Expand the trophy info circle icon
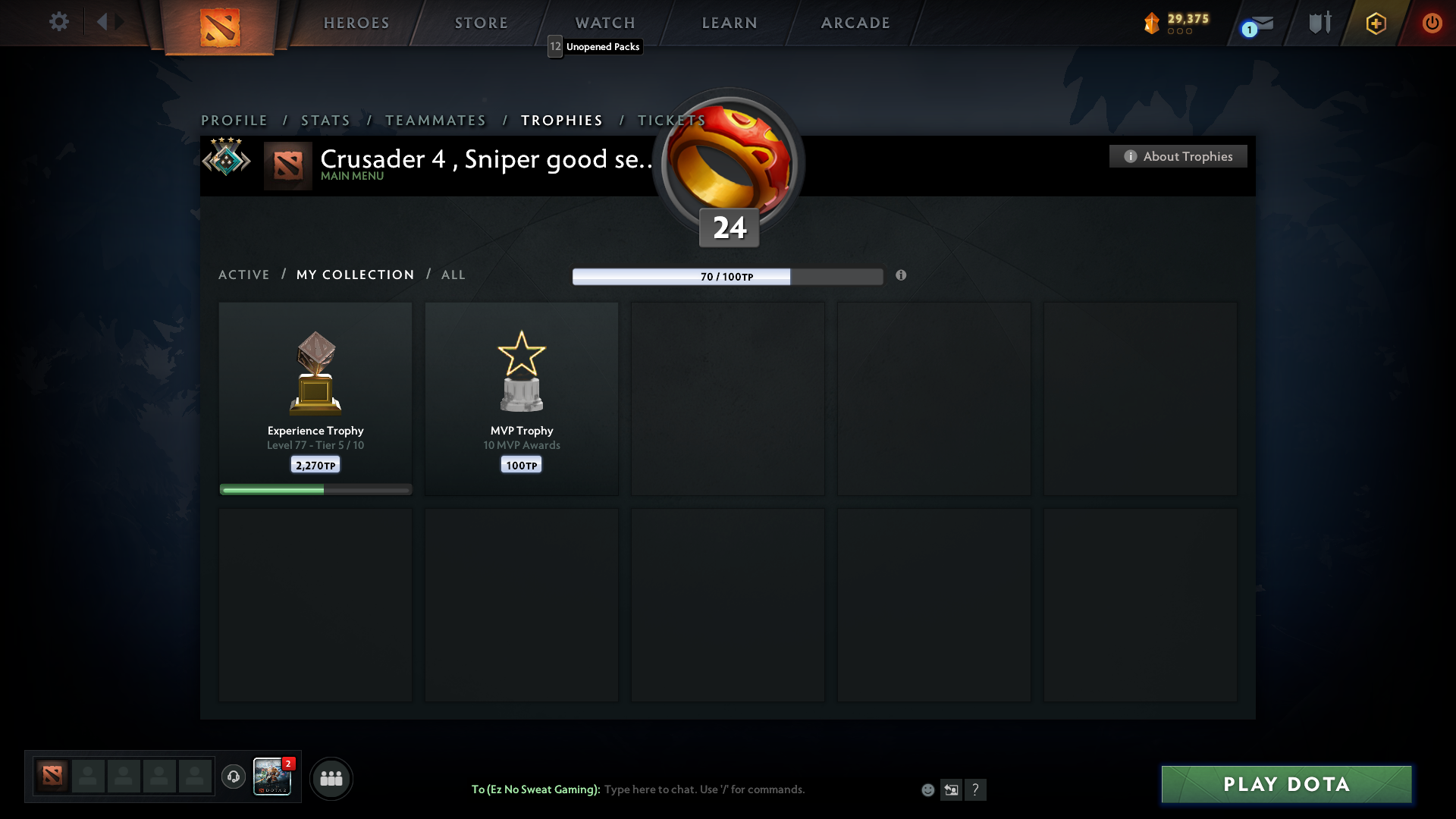The width and height of the screenshot is (1456, 819). (902, 276)
